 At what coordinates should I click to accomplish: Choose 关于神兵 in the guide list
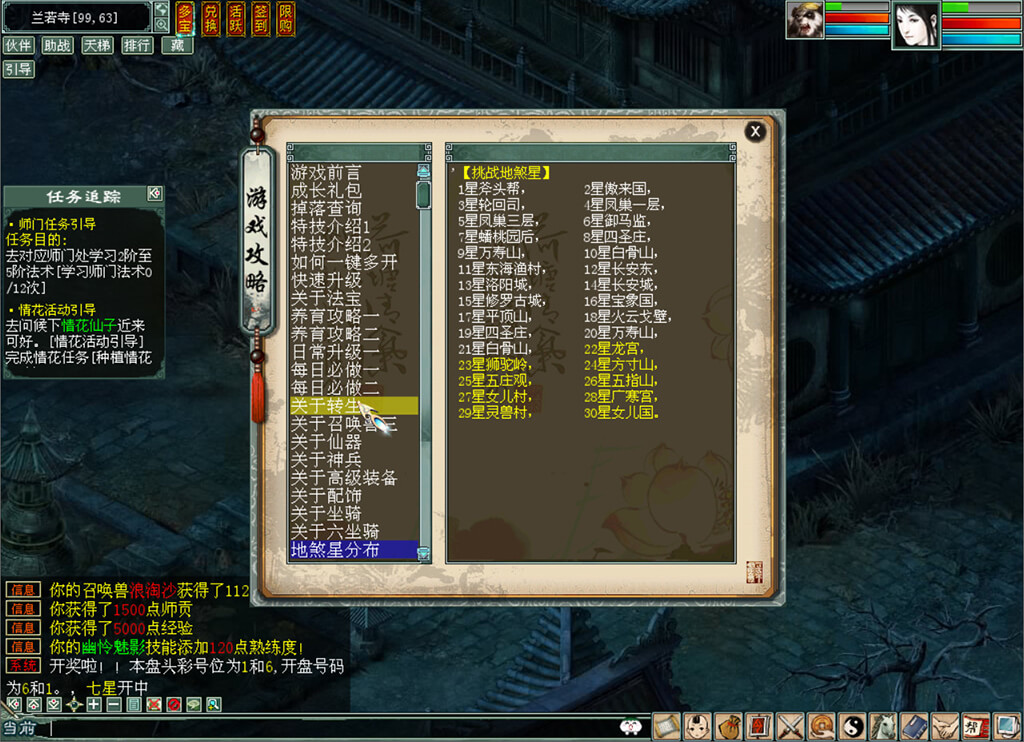(326, 460)
